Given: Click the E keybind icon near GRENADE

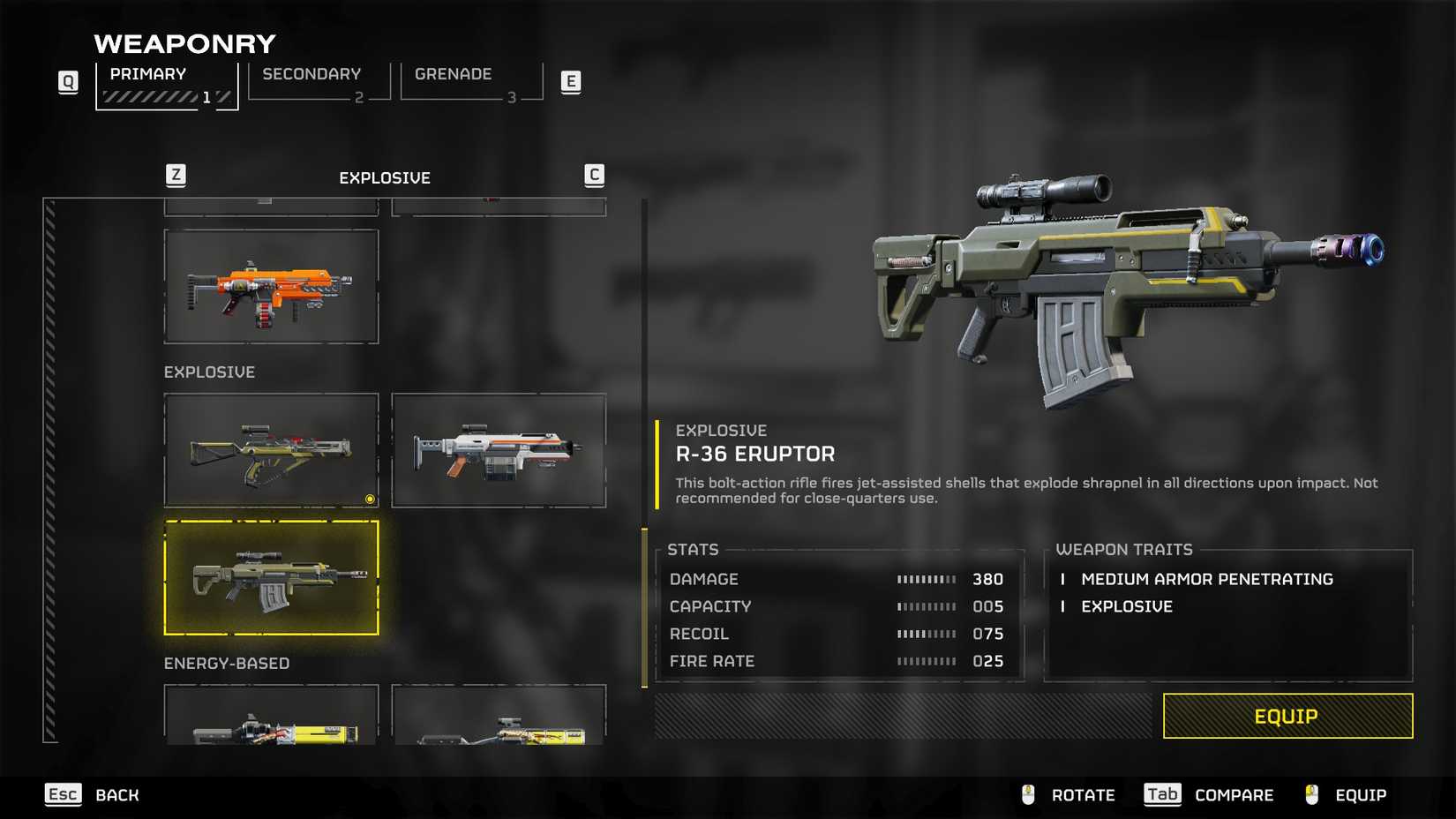Looking at the screenshot, I should tap(572, 80).
